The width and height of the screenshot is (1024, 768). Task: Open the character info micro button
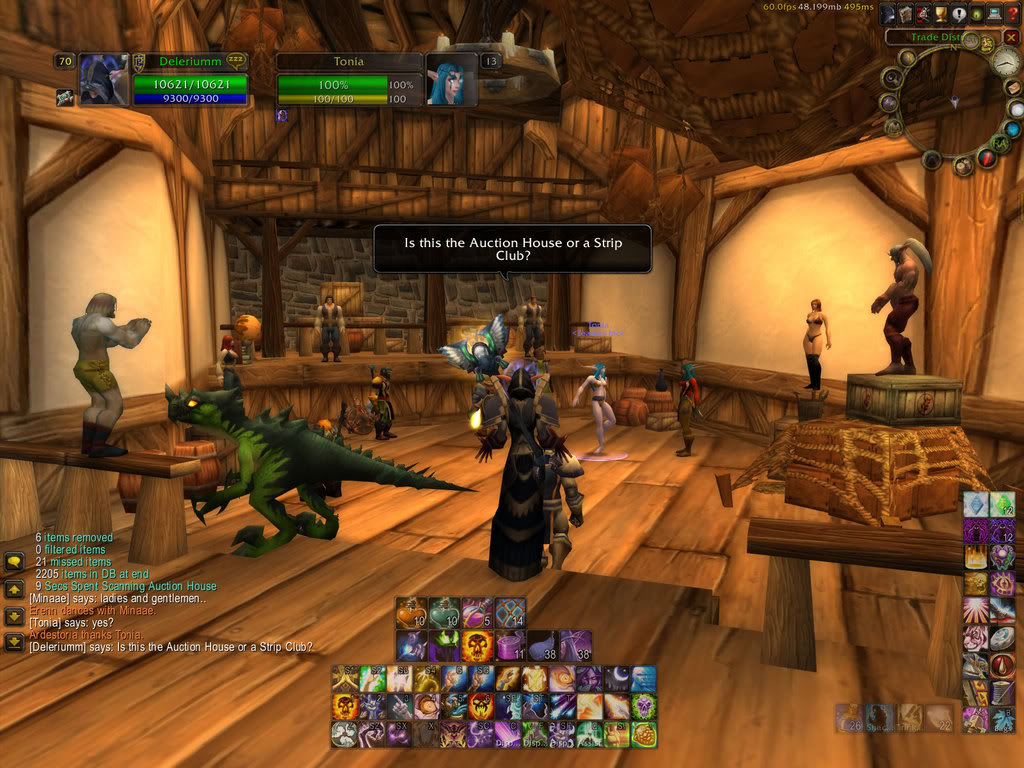coord(888,14)
